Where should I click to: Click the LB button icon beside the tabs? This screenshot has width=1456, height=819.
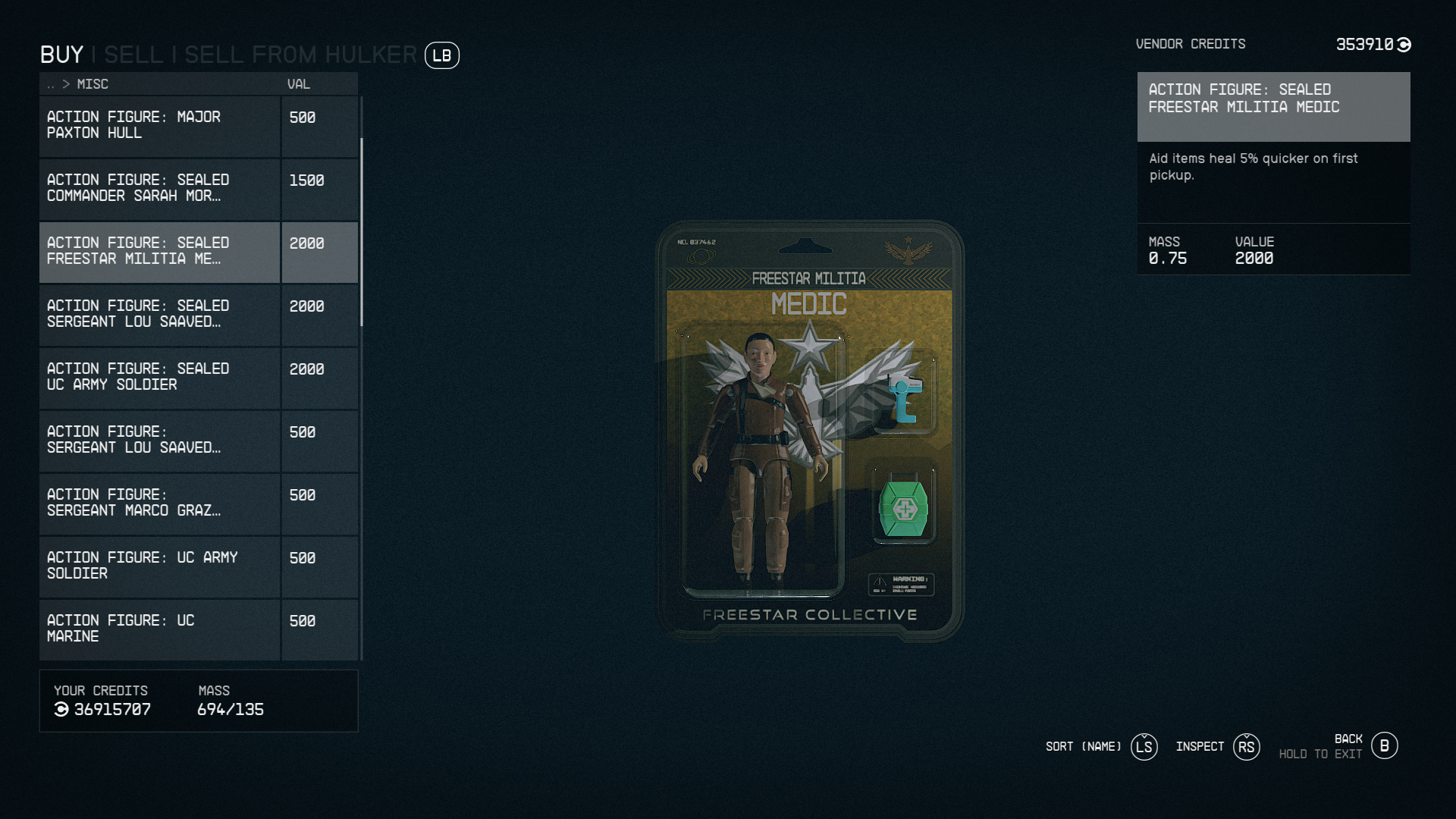442,55
